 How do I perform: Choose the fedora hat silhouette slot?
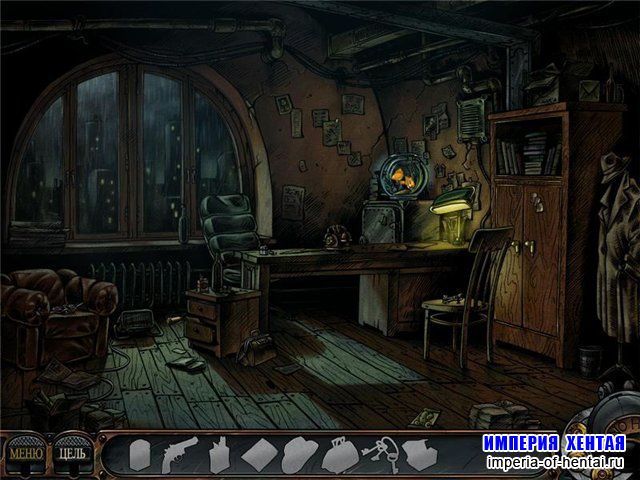tap(299, 456)
